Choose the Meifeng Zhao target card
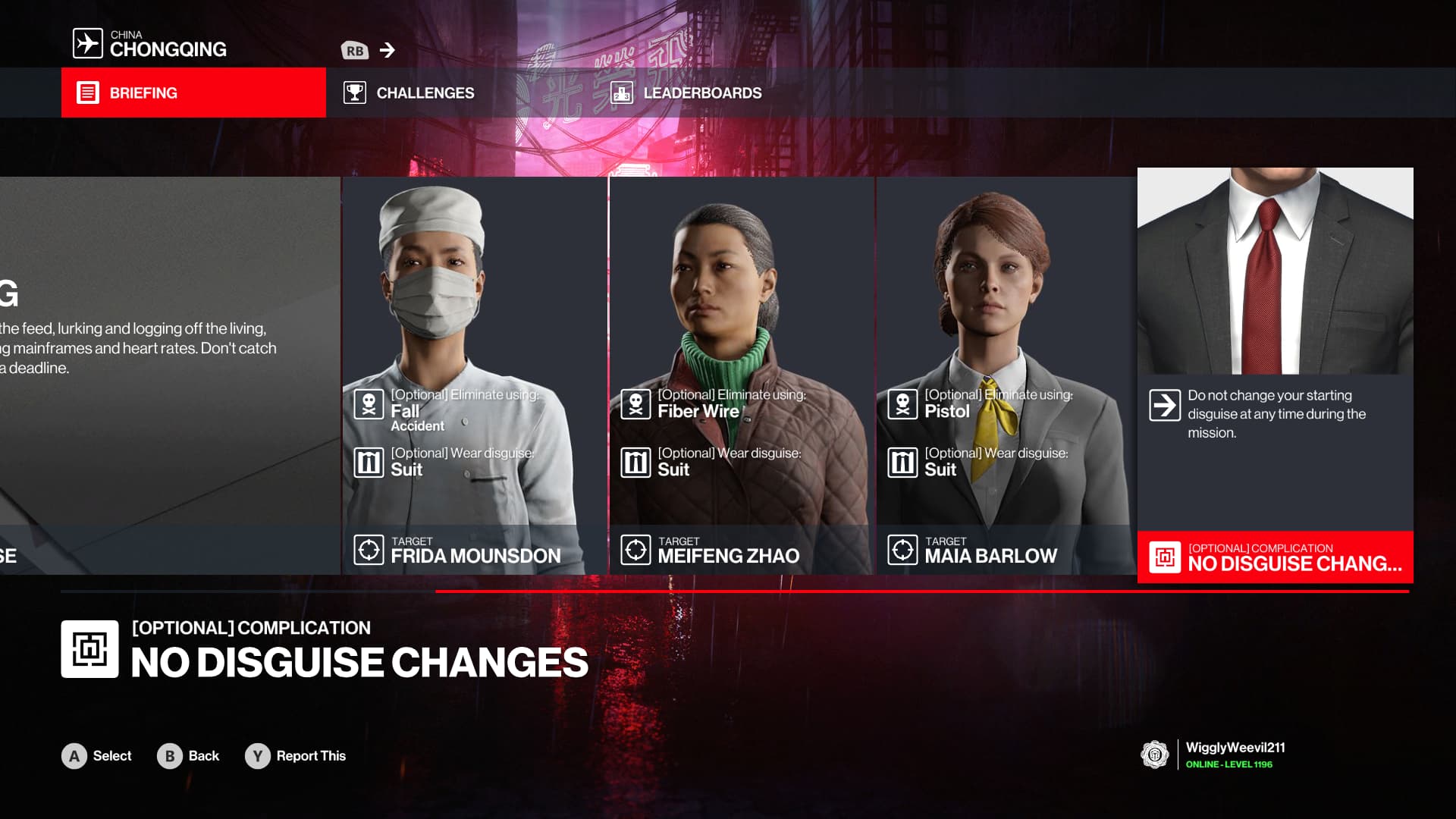 point(741,375)
